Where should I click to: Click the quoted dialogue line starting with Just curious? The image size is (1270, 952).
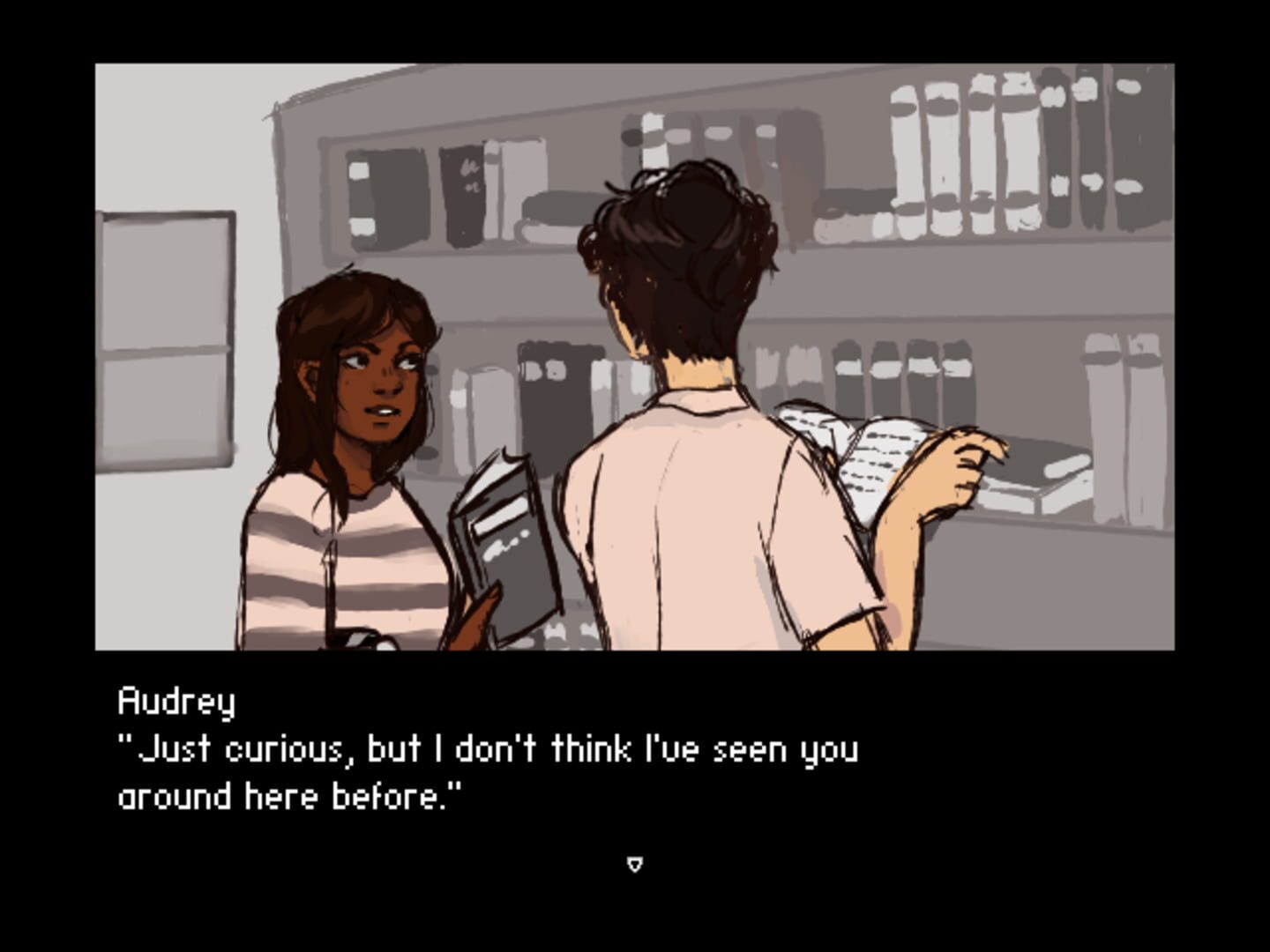tap(485, 749)
